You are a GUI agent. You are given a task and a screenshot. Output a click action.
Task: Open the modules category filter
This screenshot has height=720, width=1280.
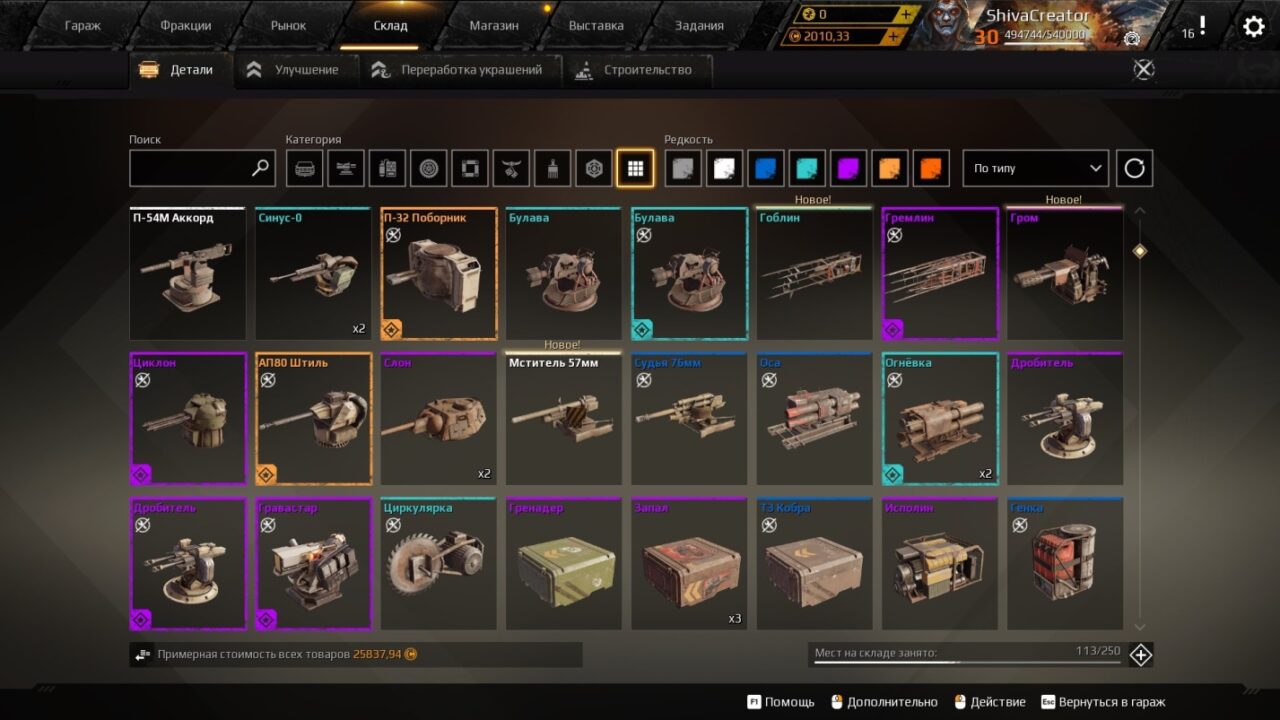388,168
